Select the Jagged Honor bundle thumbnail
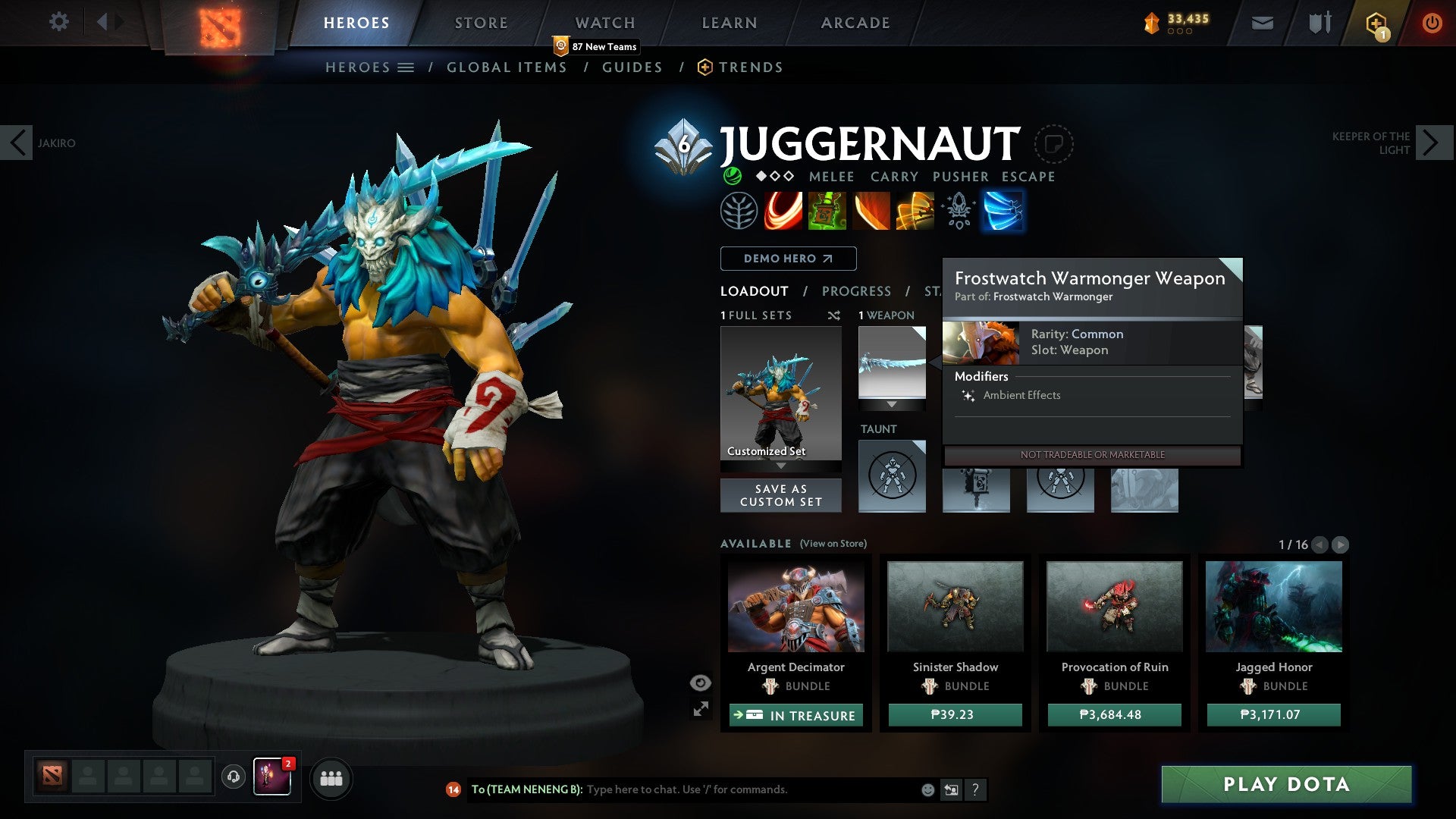This screenshot has height=819, width=1456. click(x=1273, y=605)
